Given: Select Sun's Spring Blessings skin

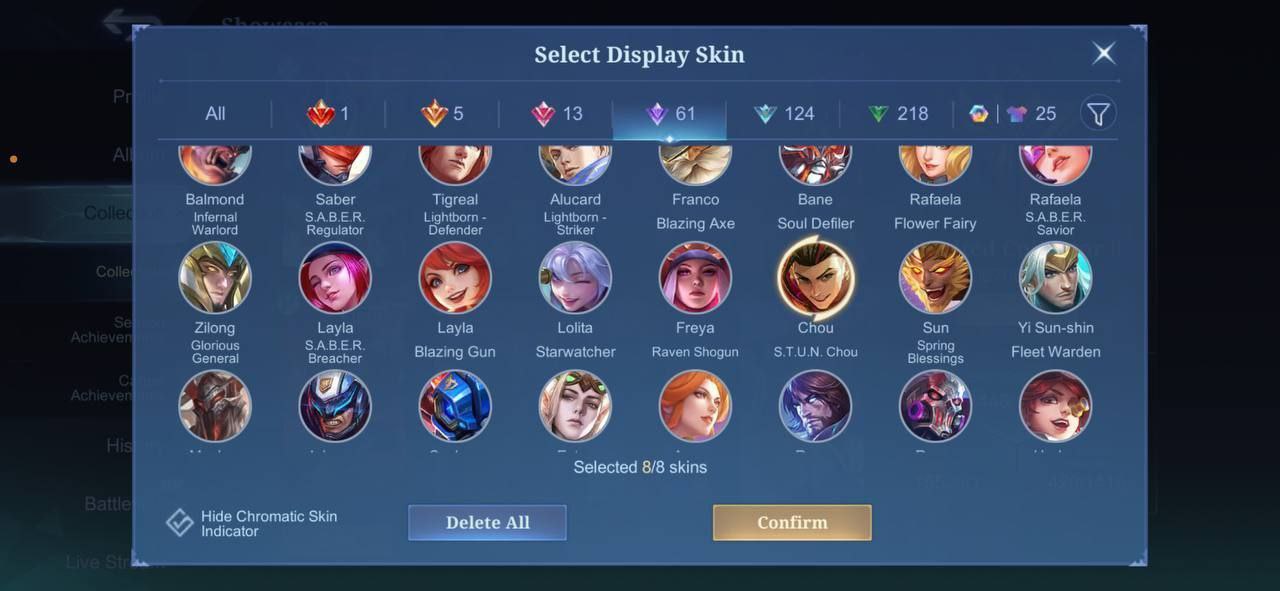Looking at the screenshot, I should click(935, 278).
